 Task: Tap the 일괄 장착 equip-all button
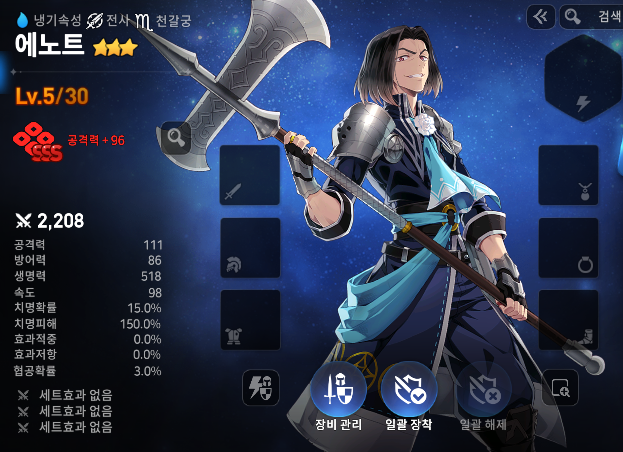[x=409, y=390]
